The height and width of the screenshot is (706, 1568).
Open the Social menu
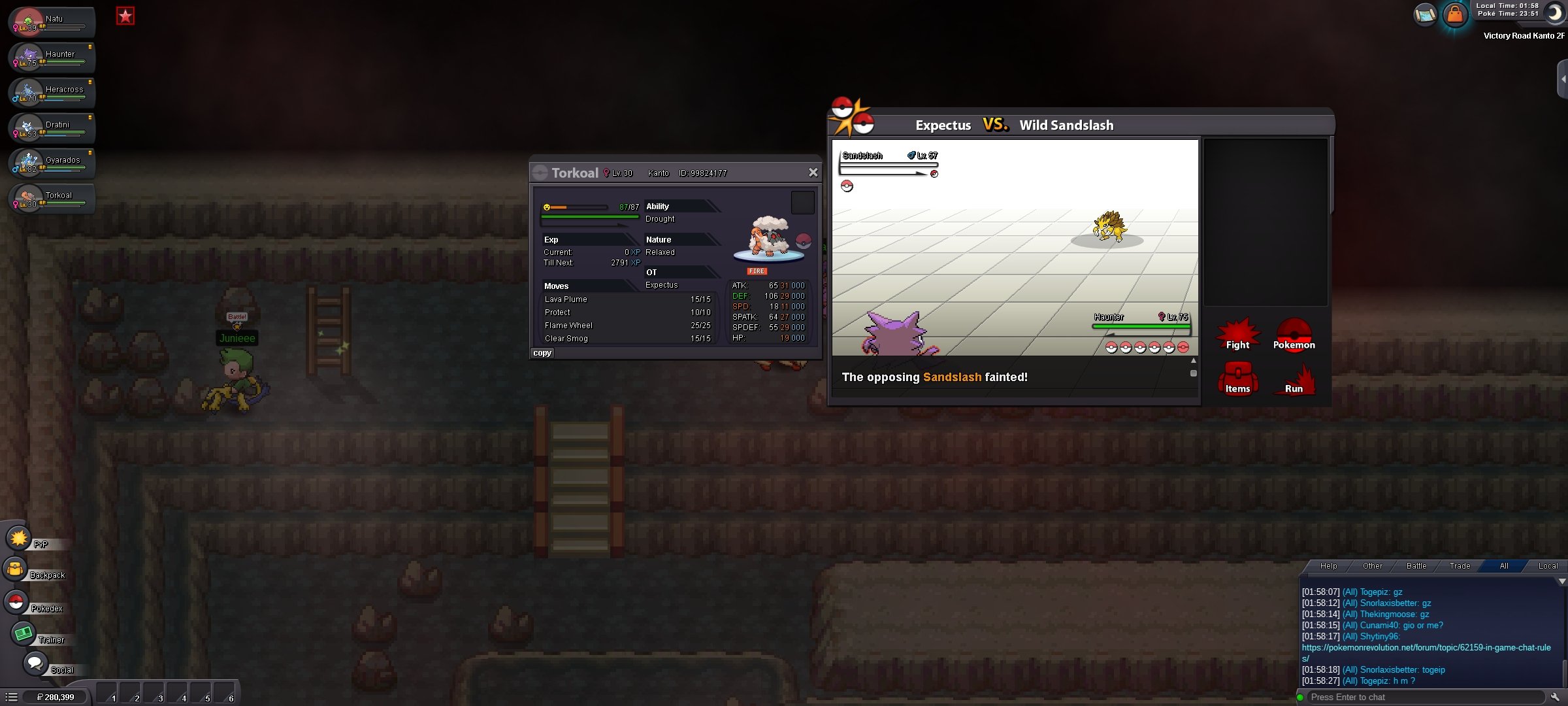pos(35,664)
